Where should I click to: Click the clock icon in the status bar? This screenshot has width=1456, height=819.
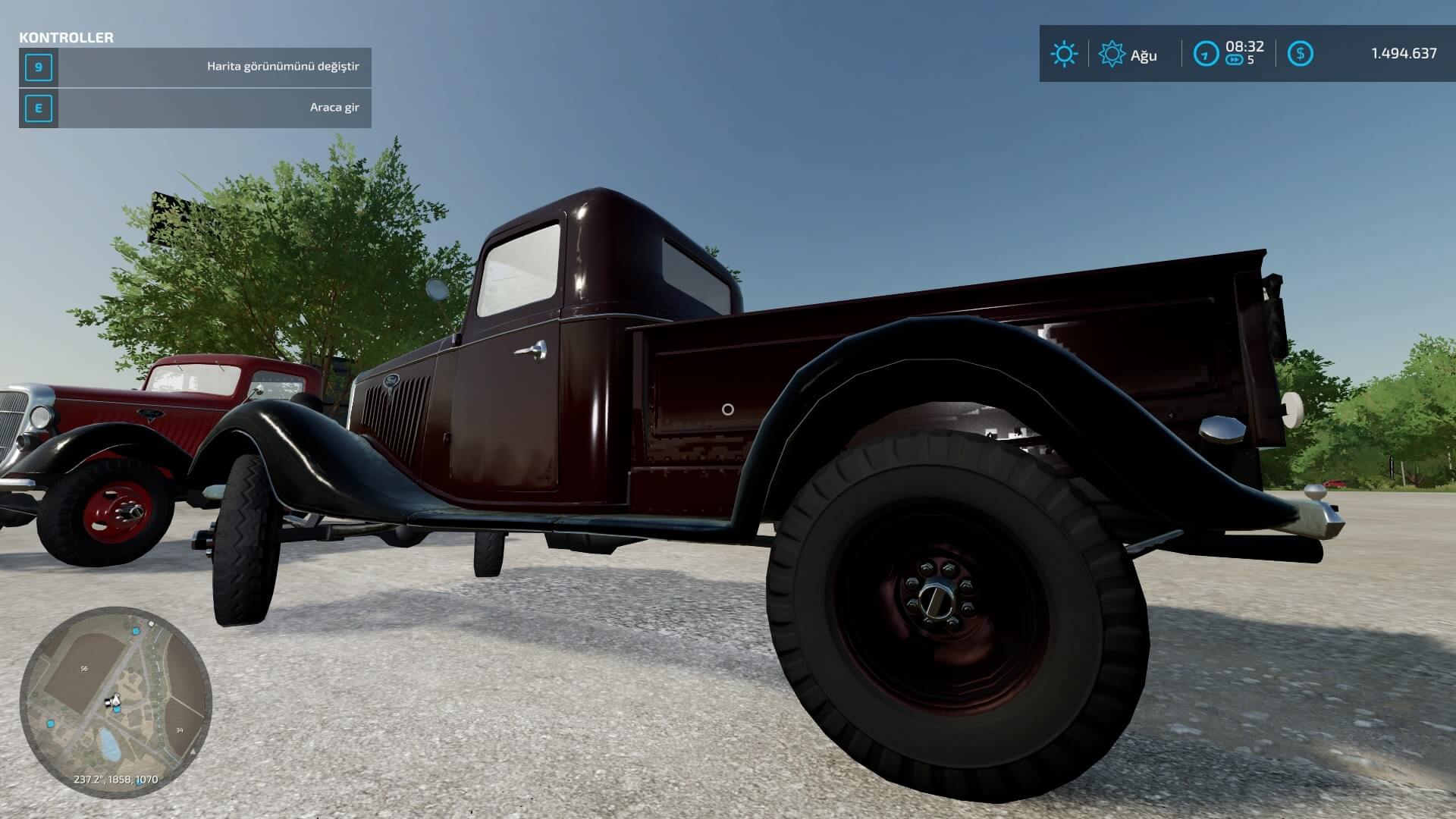[x=1206, y=54]
